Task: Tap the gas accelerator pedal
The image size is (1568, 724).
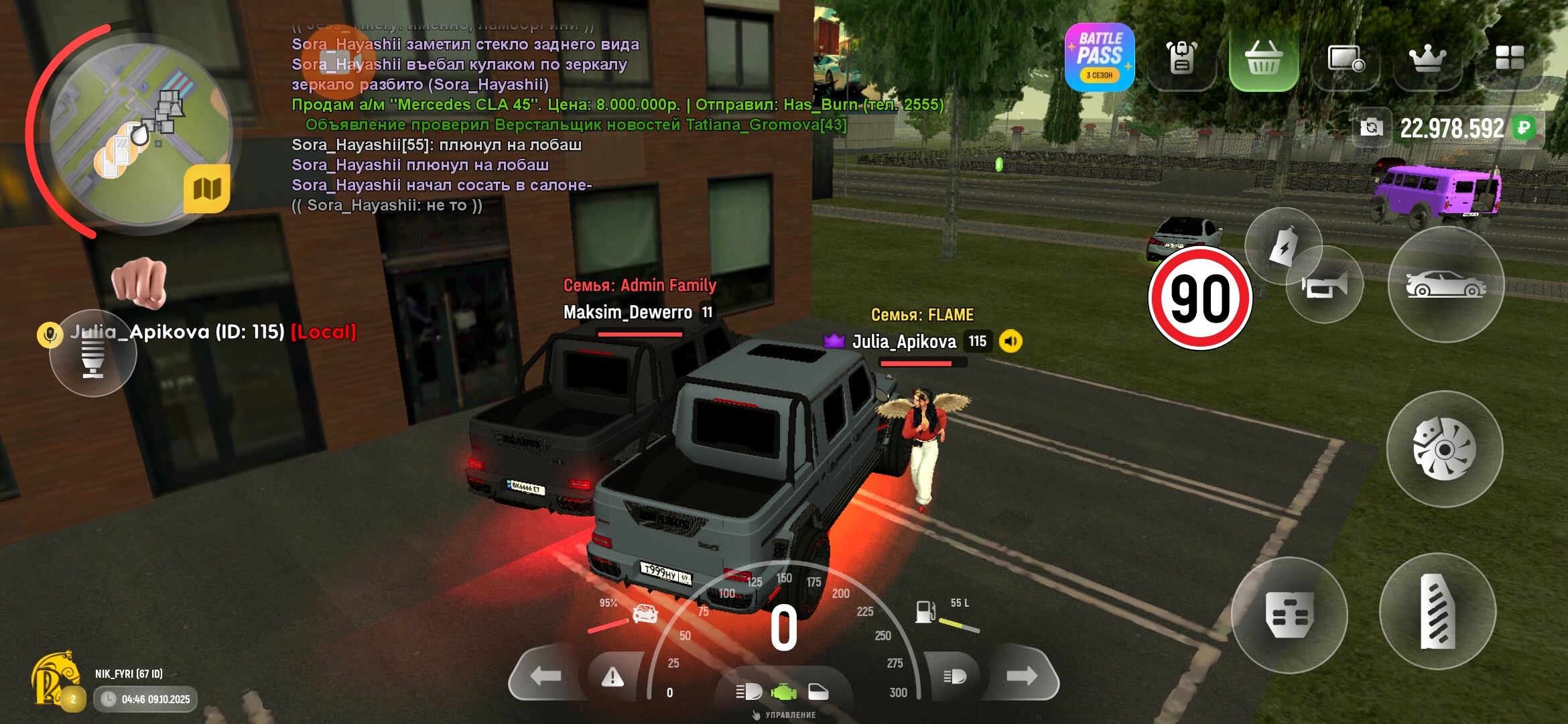Action: pos(1437,611)
